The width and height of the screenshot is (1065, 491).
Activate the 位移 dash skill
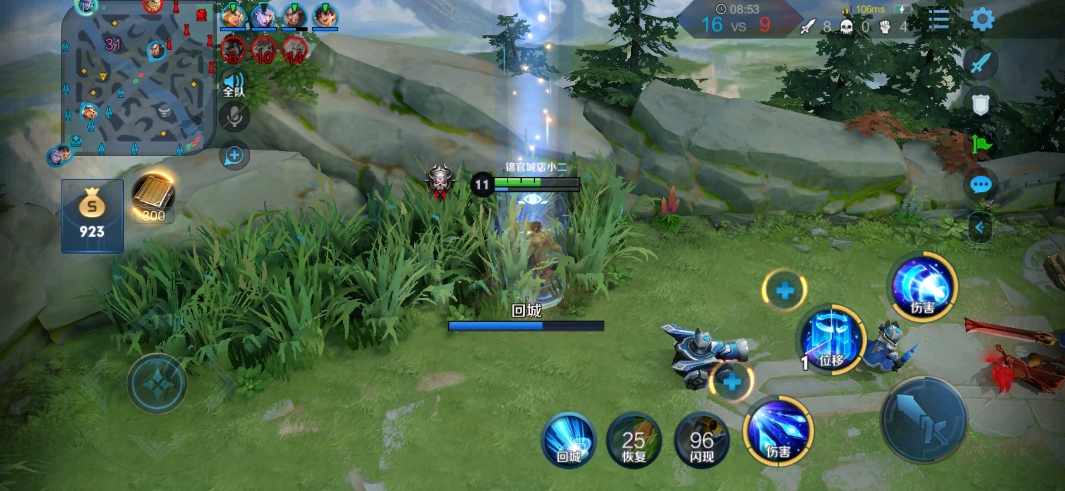tap(831, 340)
